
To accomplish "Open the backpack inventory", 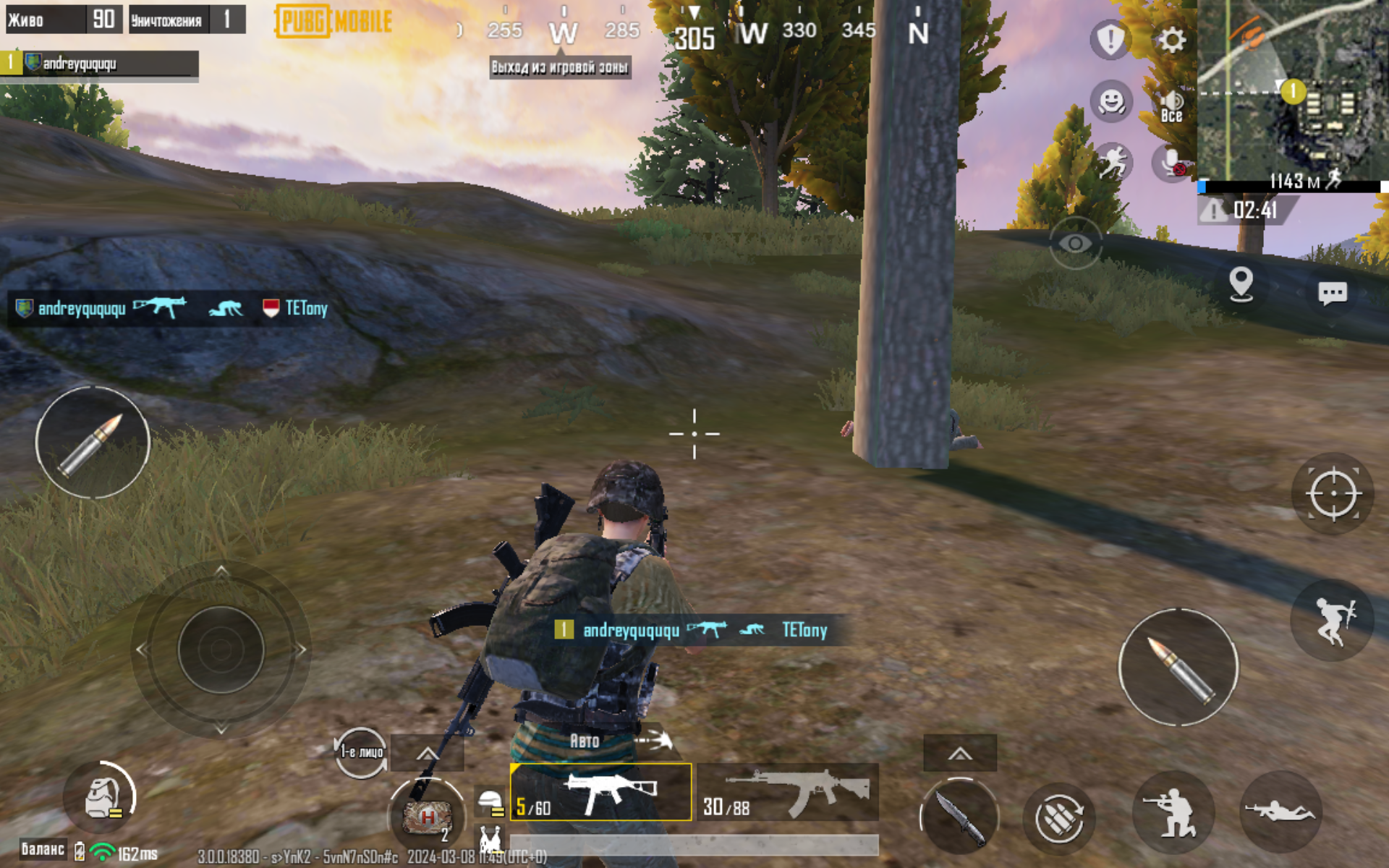I will [x=102, y=797].
